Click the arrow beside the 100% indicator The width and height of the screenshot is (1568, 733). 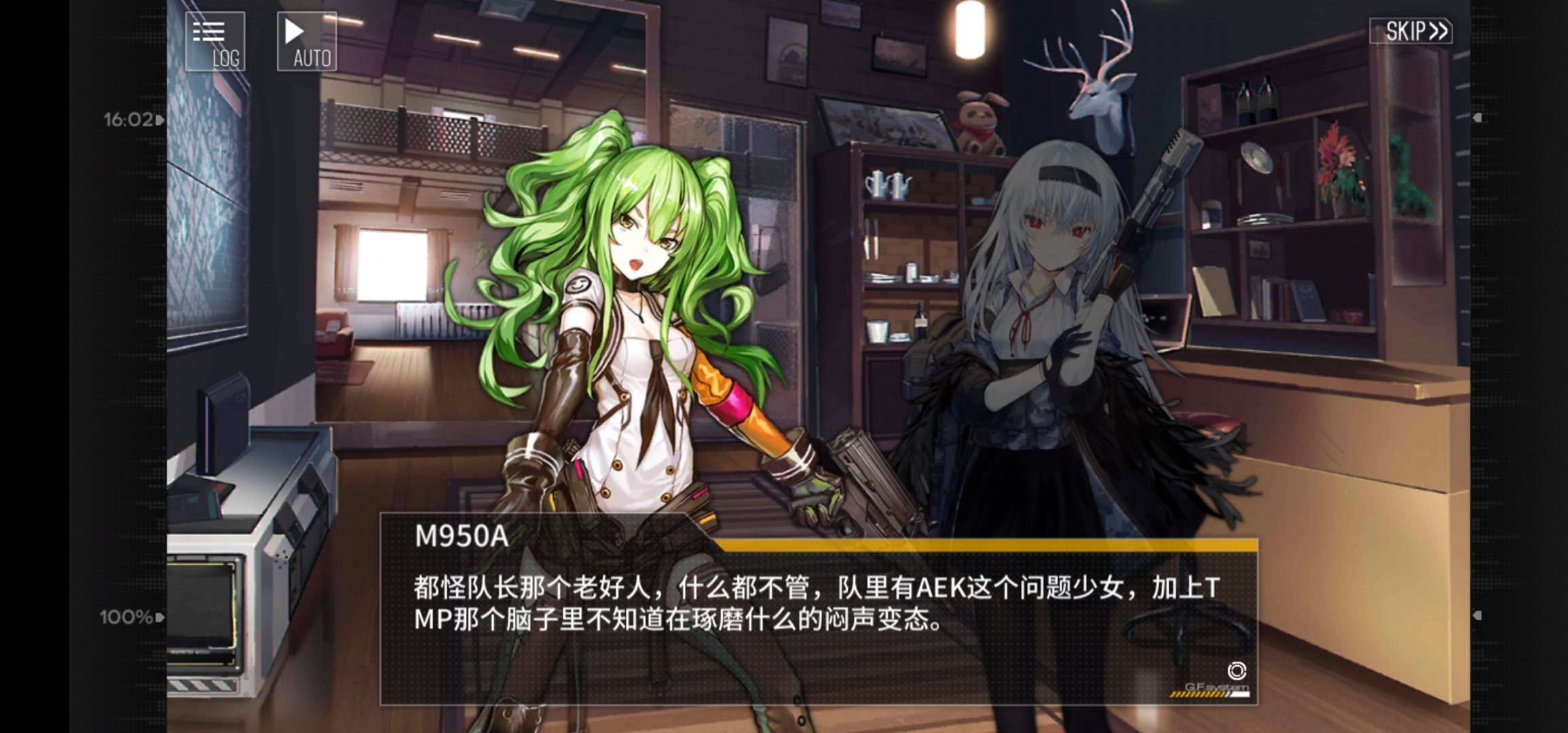click(158, 616)
